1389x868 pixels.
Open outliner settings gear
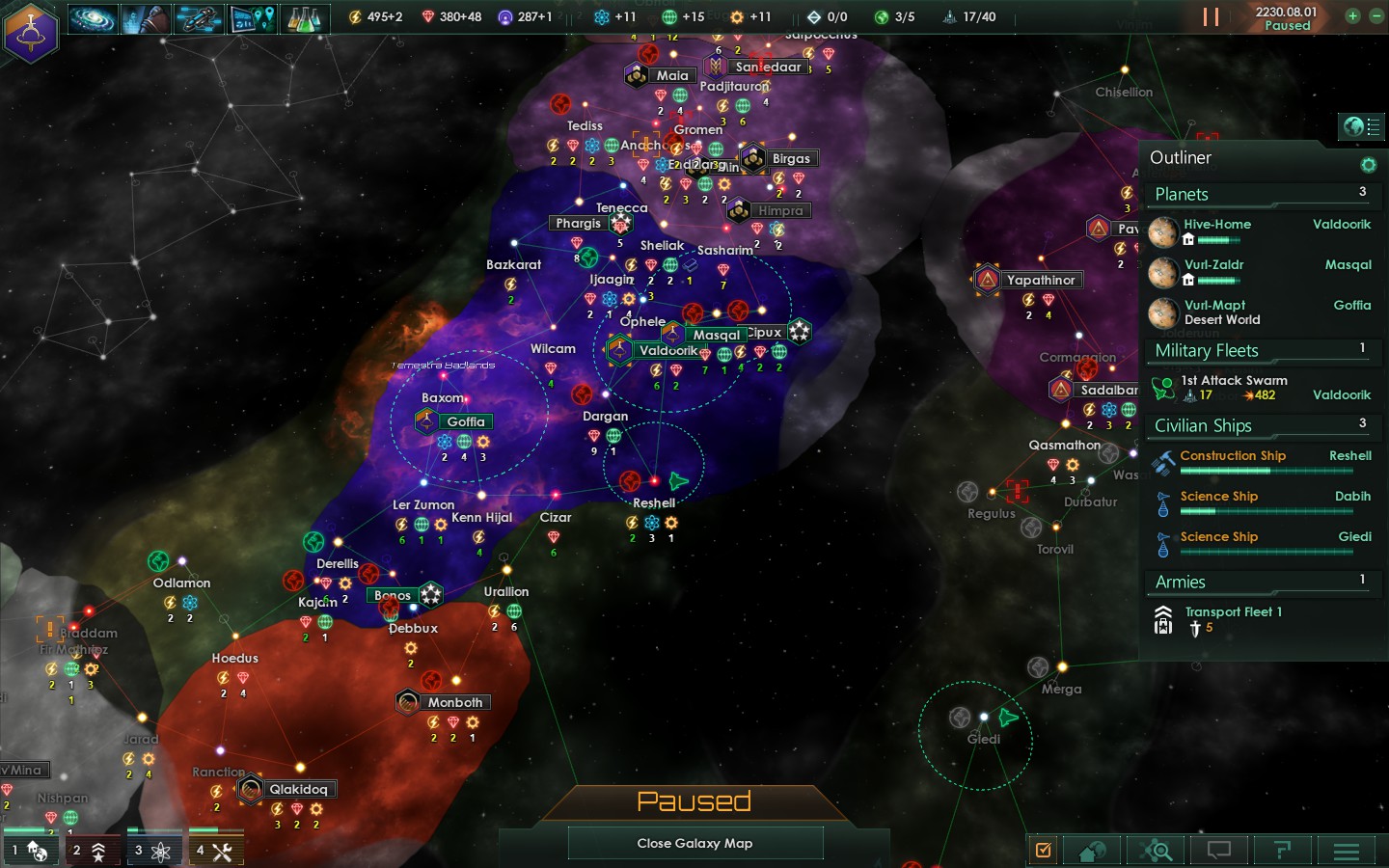pyautogui.click(x=1367, y=165)
